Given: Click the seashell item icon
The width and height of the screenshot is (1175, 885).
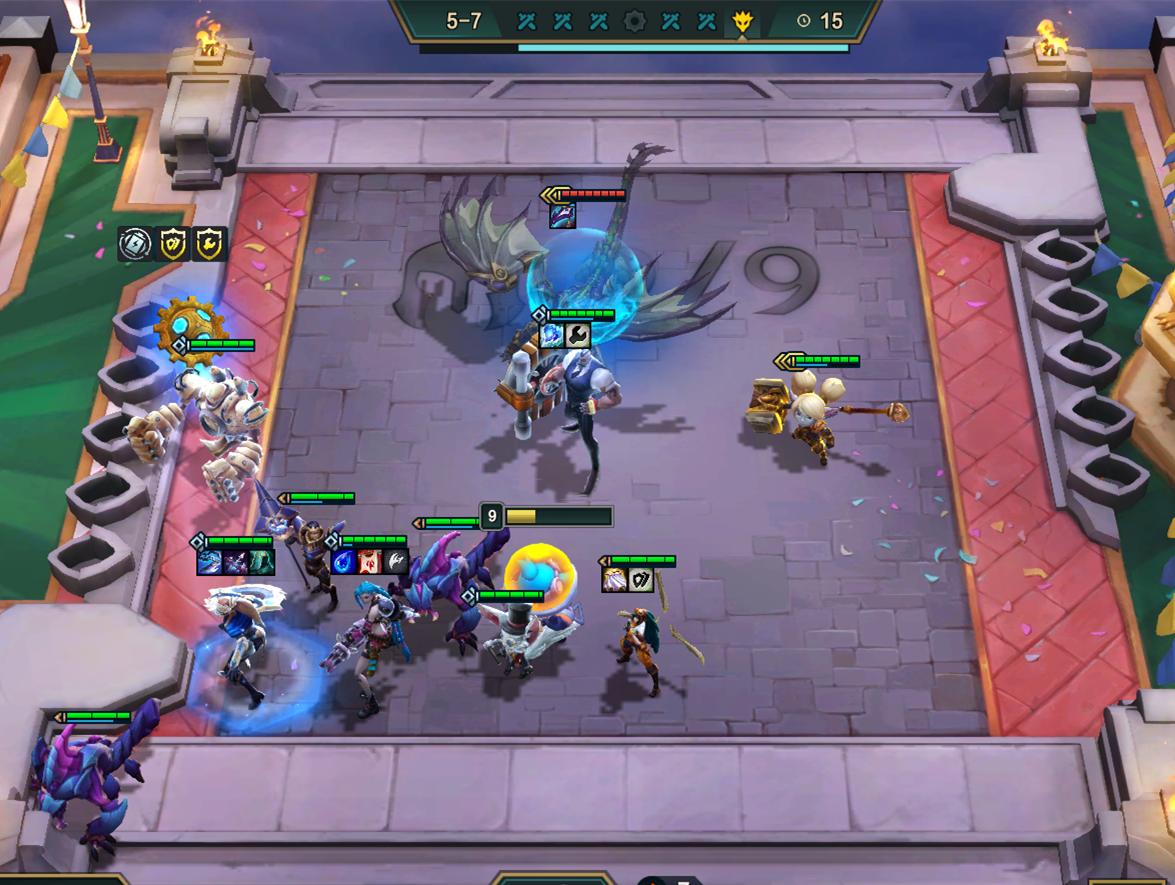Looking at the screenshot, I should point(614,580).
